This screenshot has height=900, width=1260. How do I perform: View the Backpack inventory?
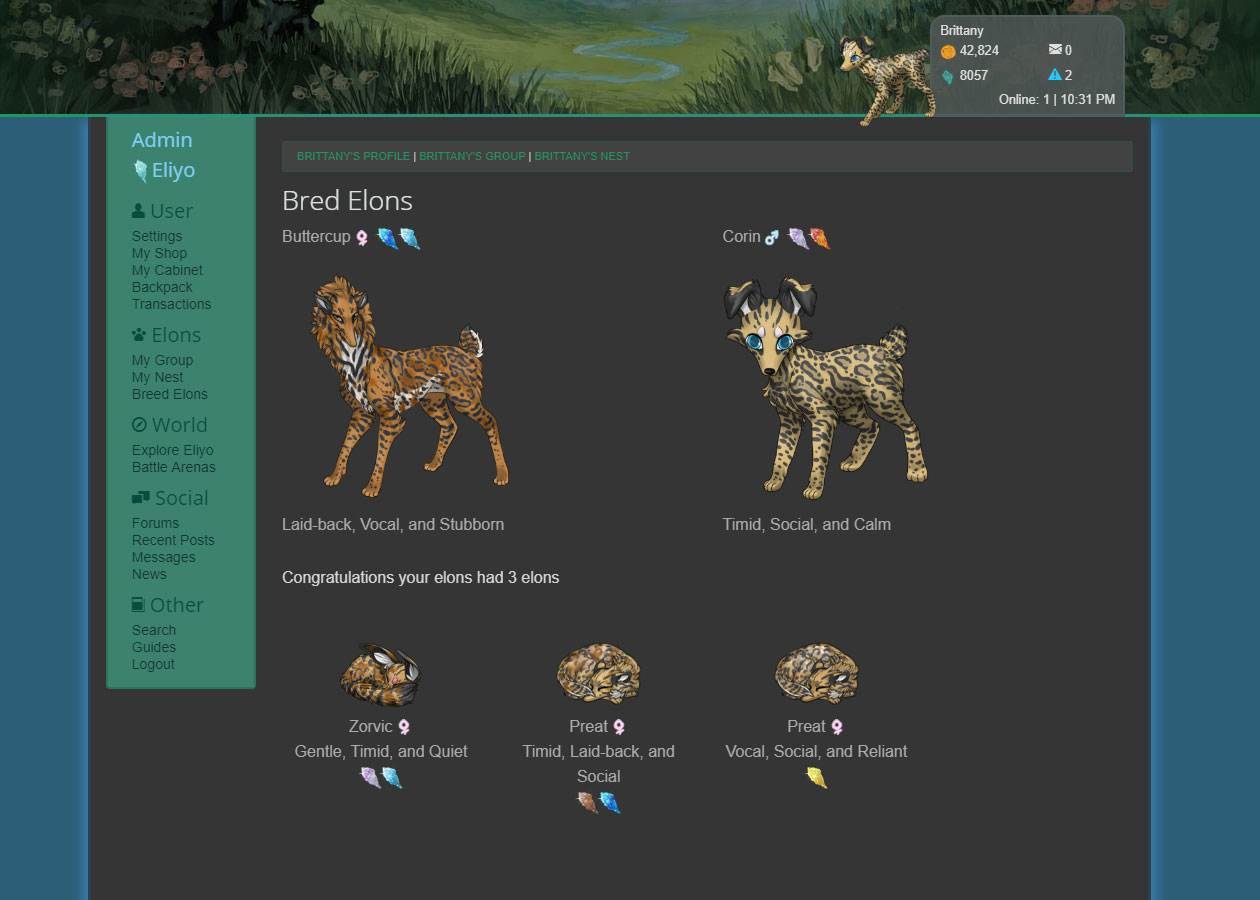(x=162, y=287)
